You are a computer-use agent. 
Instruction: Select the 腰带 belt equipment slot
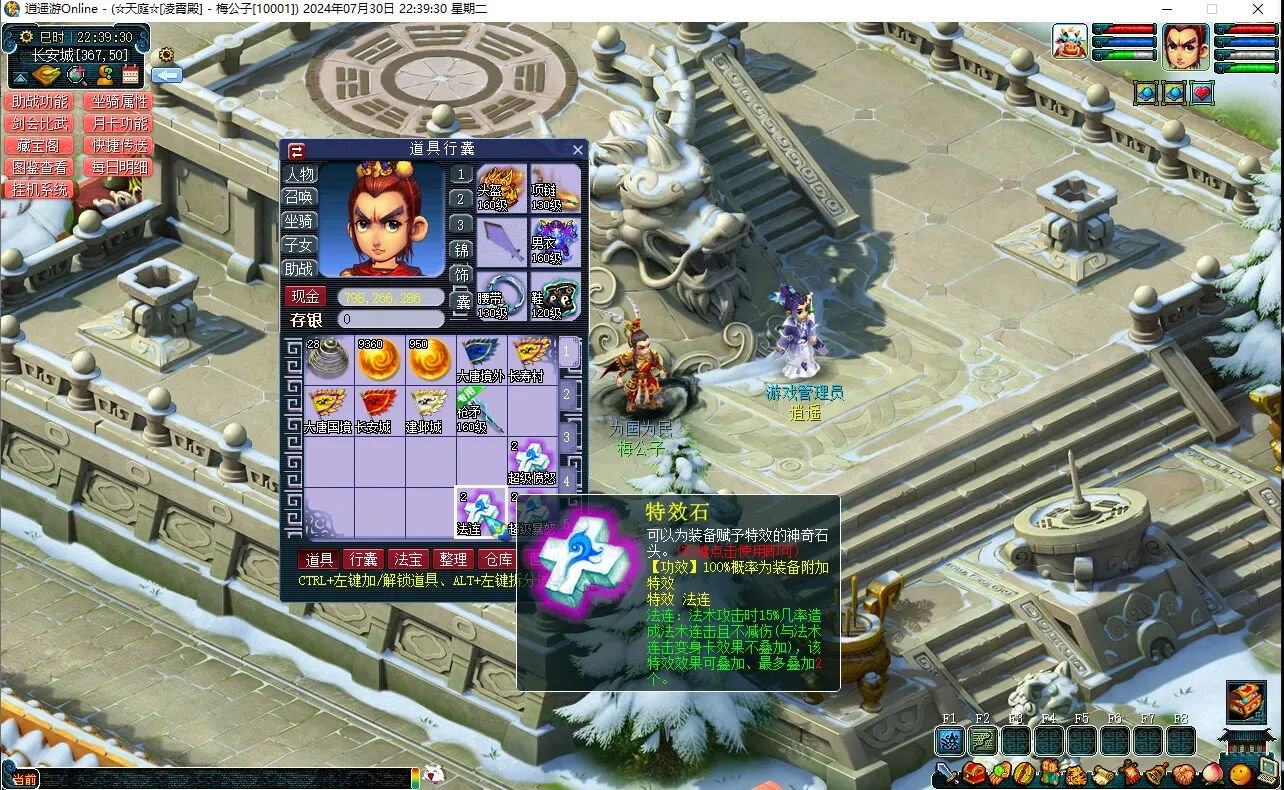(501, 296)
